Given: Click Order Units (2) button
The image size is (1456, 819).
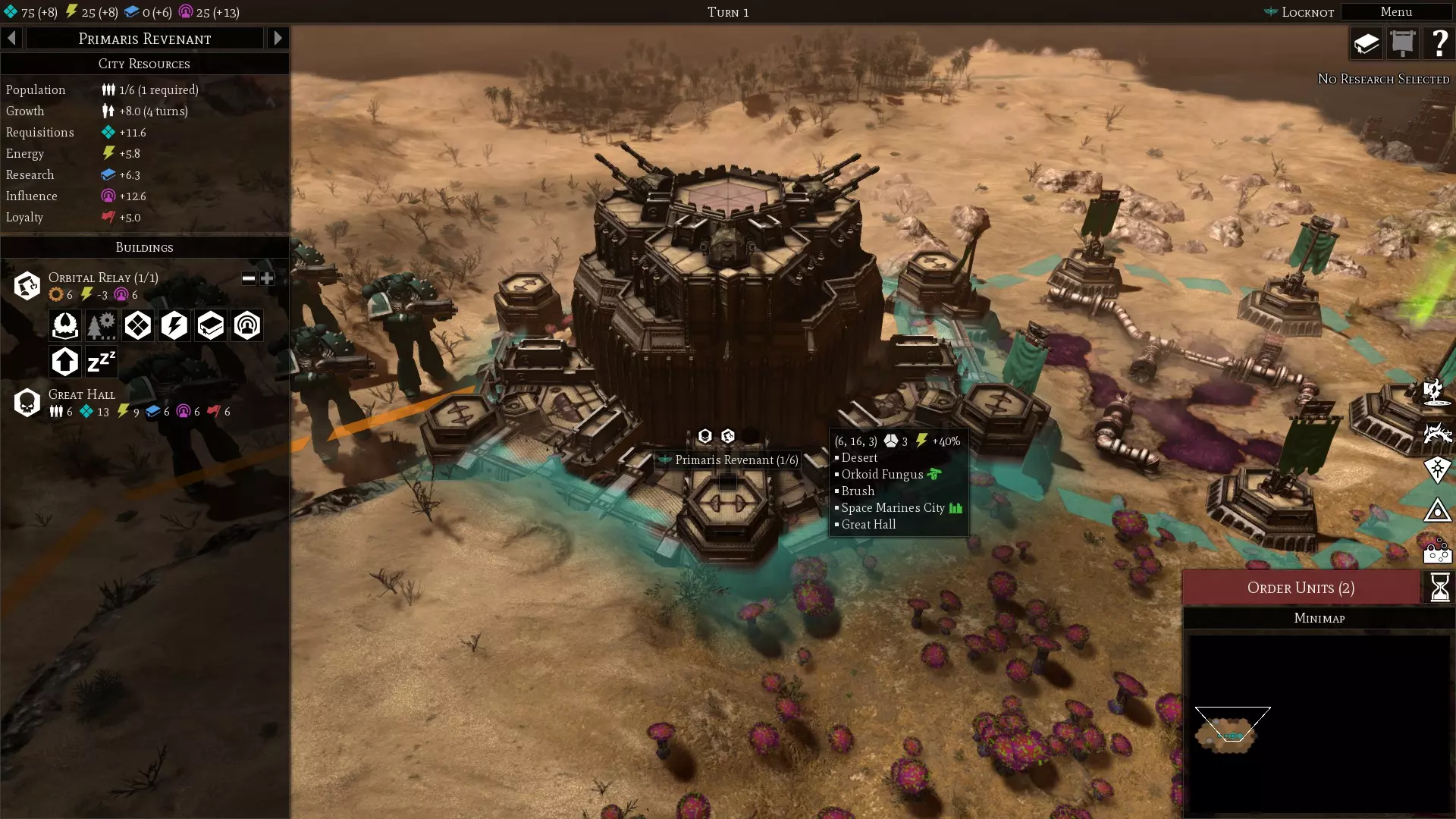Looking at the screenshot, I should (x=1301, y=588).
